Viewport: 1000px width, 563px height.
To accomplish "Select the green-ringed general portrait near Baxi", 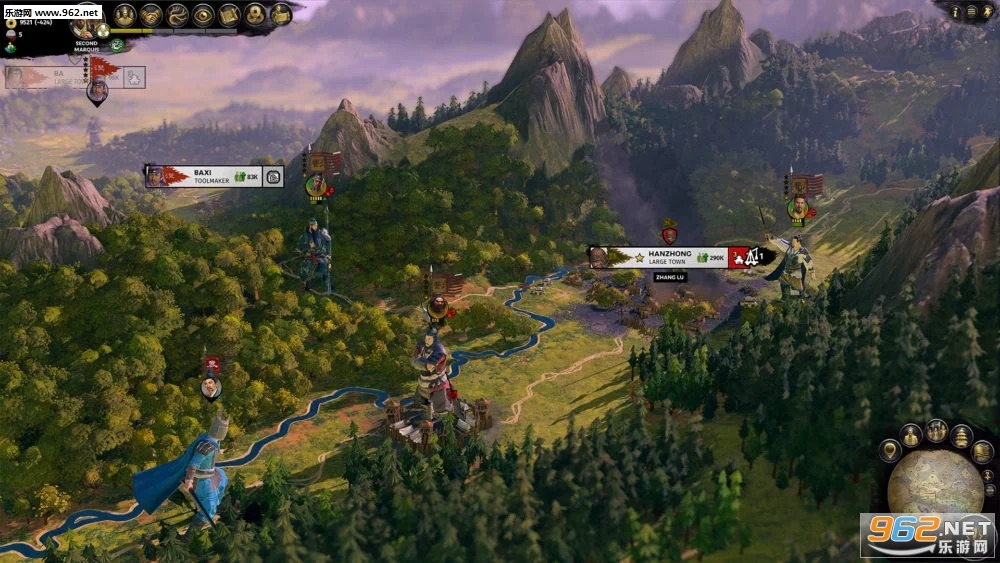I will 316,185.
